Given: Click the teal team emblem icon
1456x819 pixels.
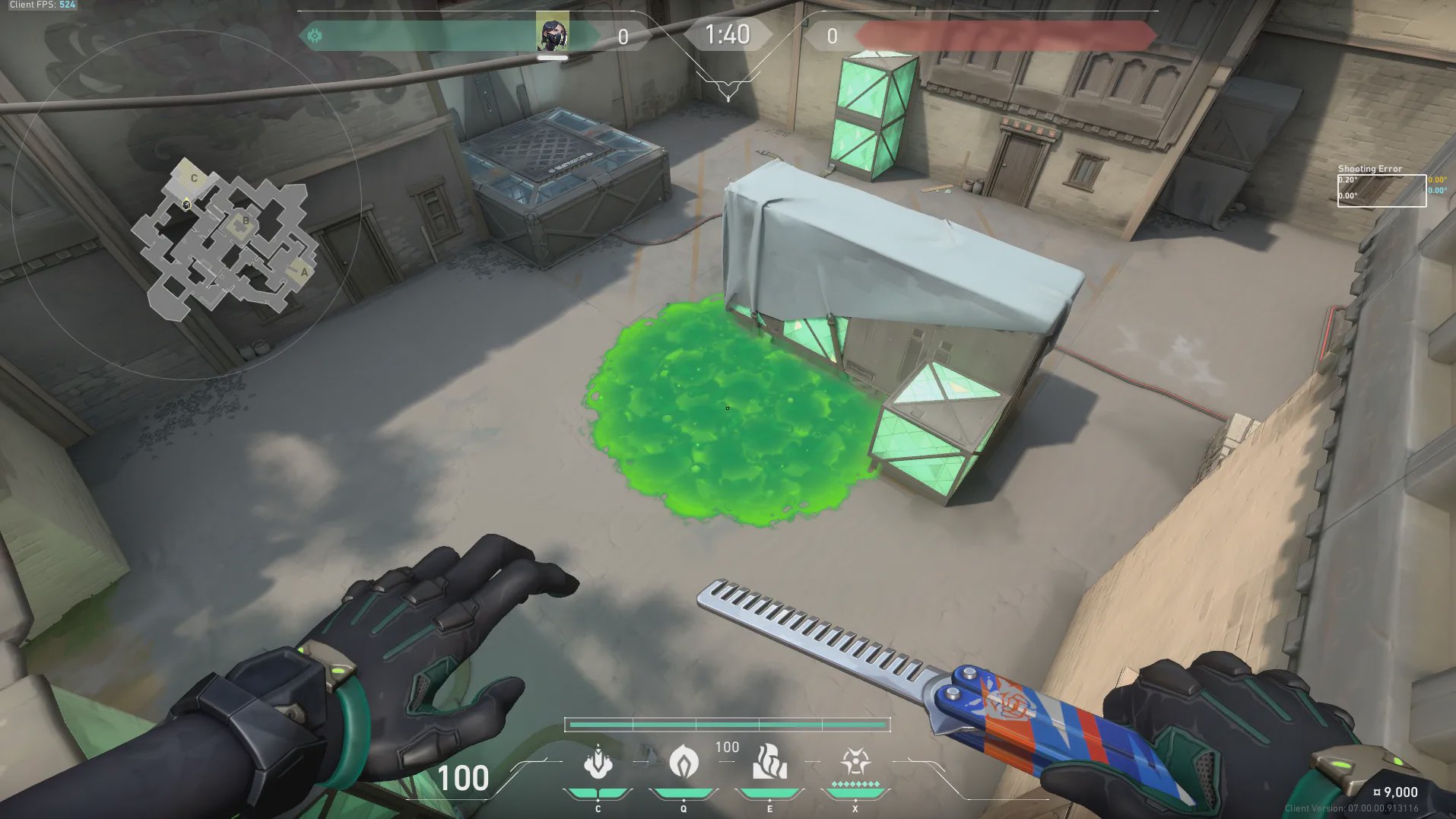Looking at the screenshot, I should click(315, 36).
